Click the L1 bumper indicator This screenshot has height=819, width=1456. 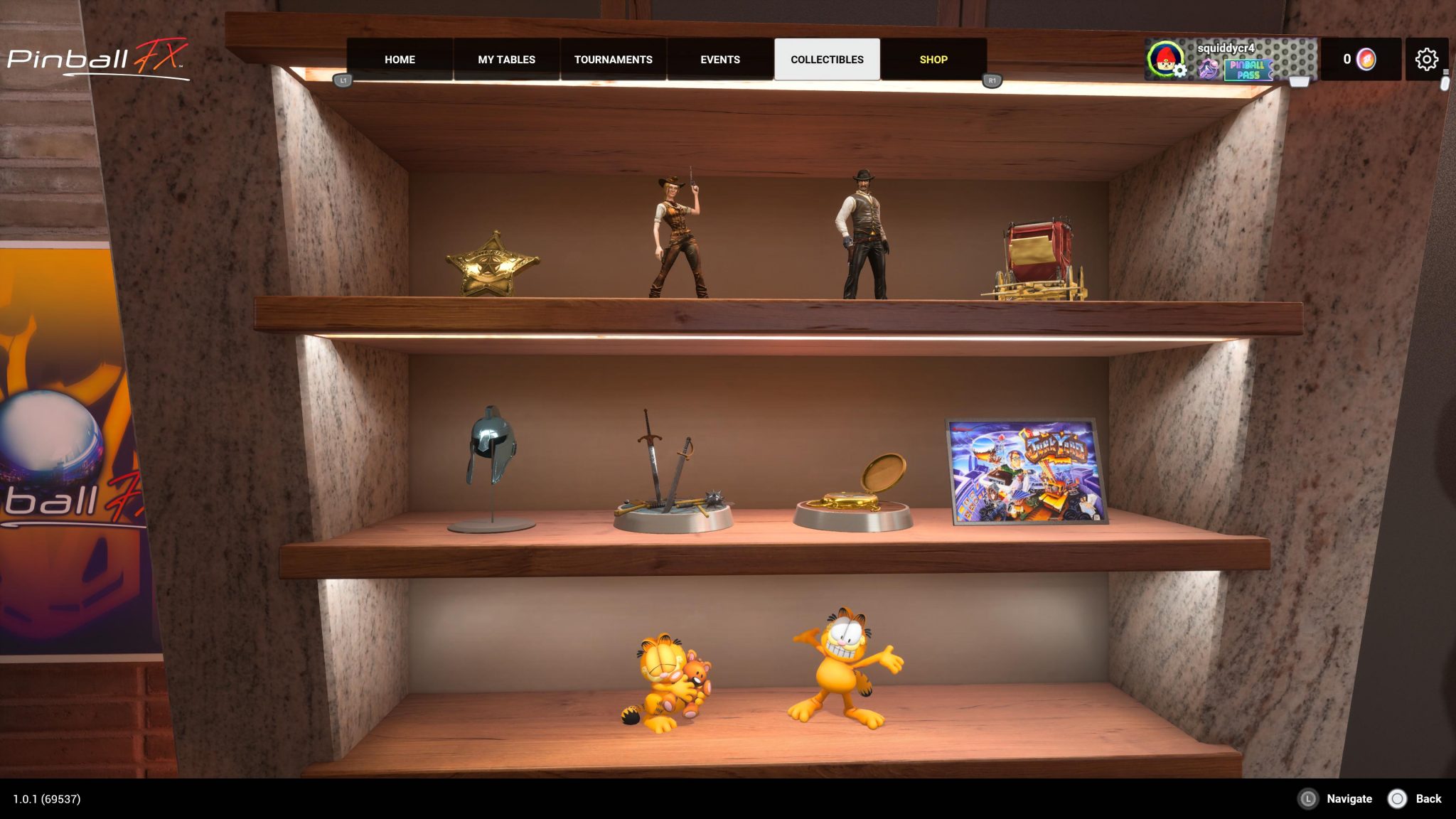point(344,82)
